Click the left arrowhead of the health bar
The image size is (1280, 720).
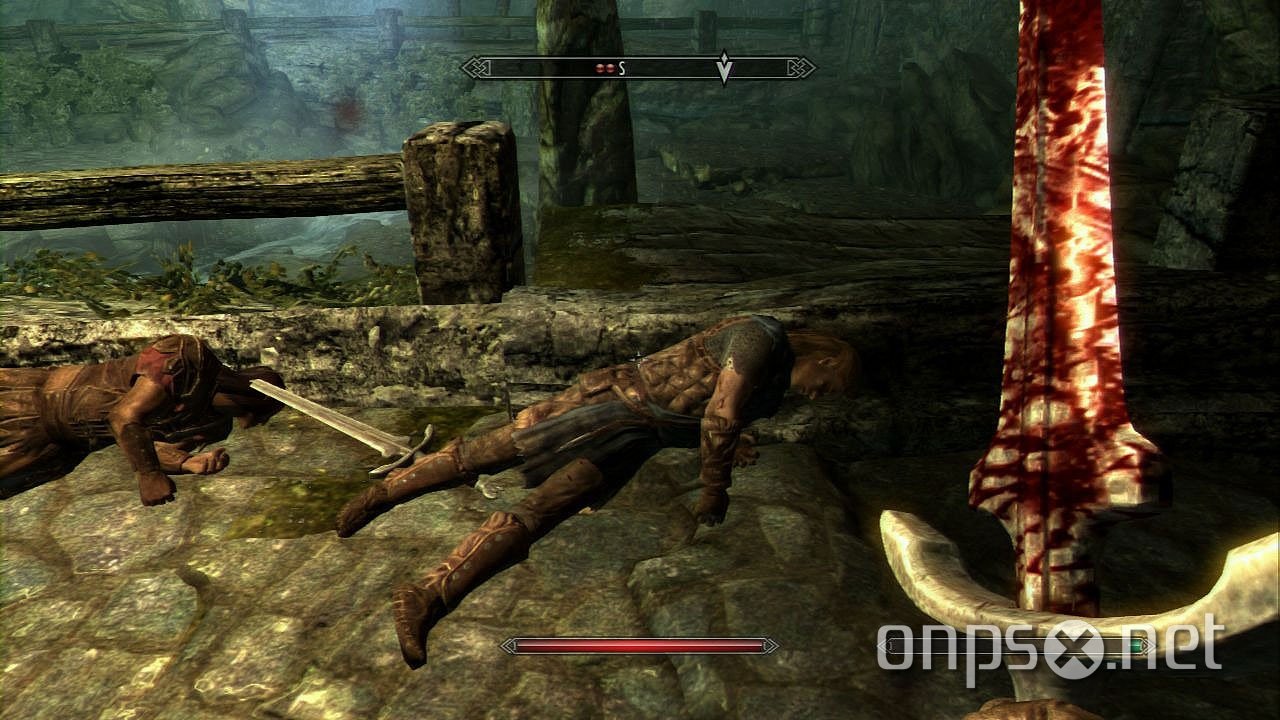click(x=507, y=644)
